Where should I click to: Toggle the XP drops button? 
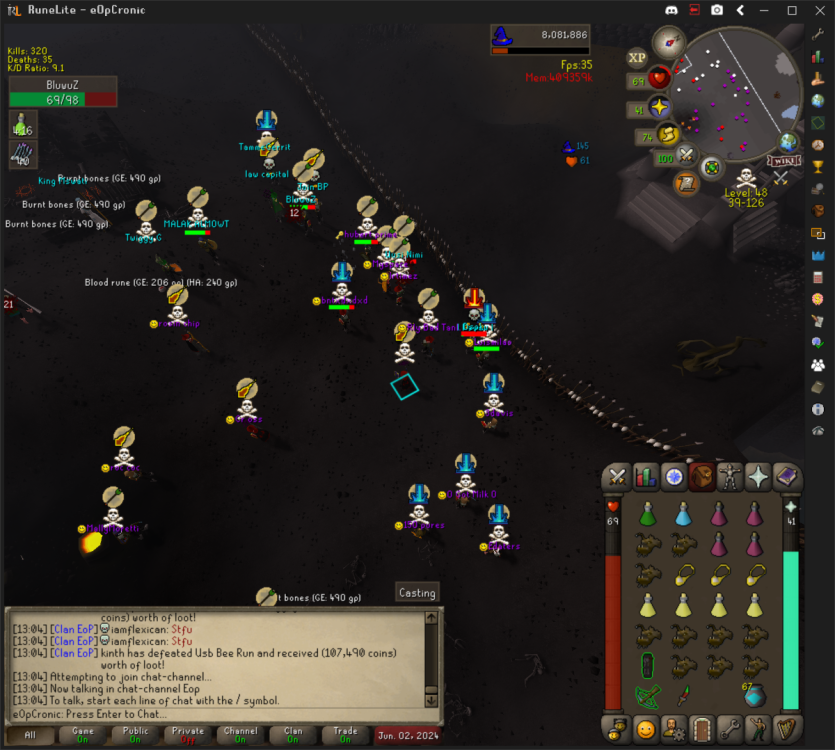point(637,58)
